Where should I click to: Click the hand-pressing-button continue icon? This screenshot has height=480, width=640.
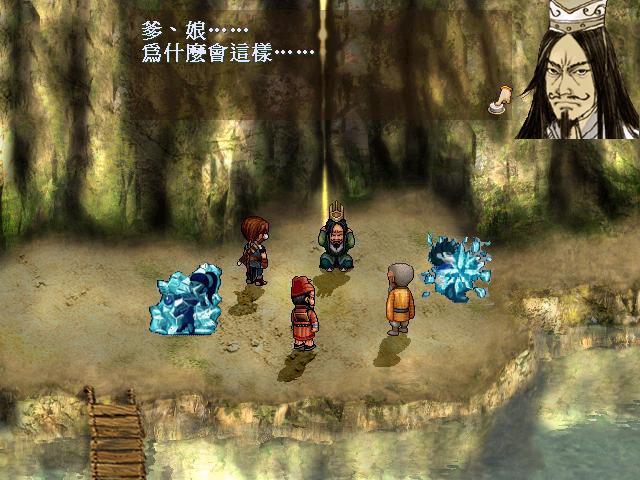click(x=499, y=98)
